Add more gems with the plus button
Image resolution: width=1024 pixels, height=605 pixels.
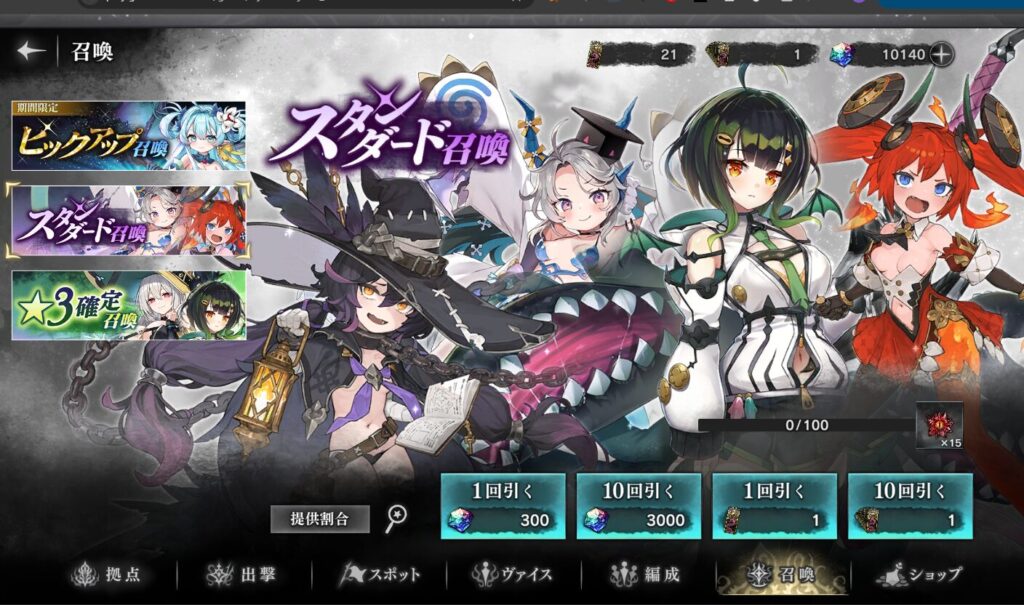pyautogui.click(x=940, y=54)
